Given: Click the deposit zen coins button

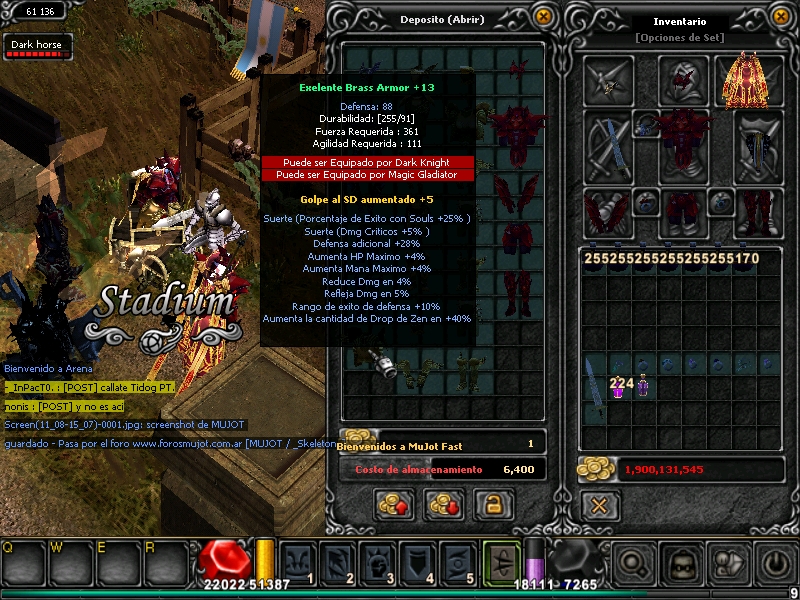Looking at the screenshot, I should coord(394,503).
